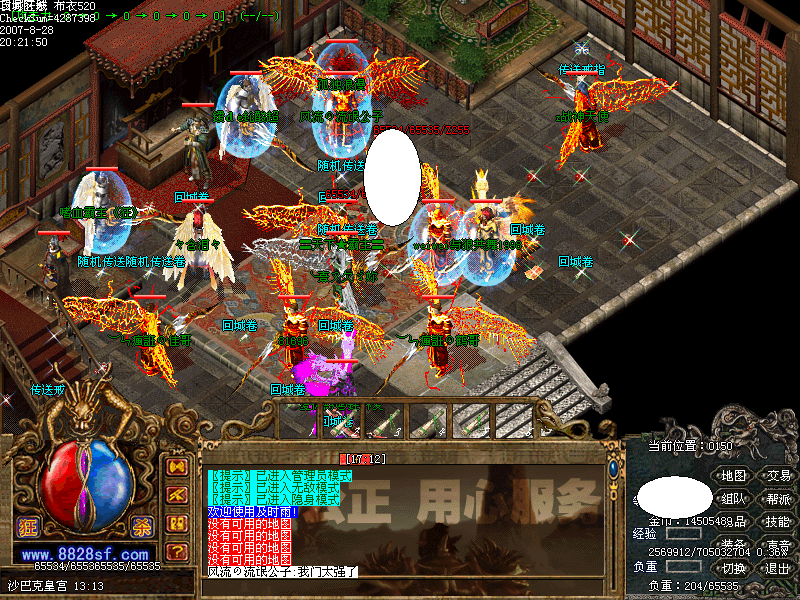
Task: Click the question mark help icon
Action: tap(177, 551)
